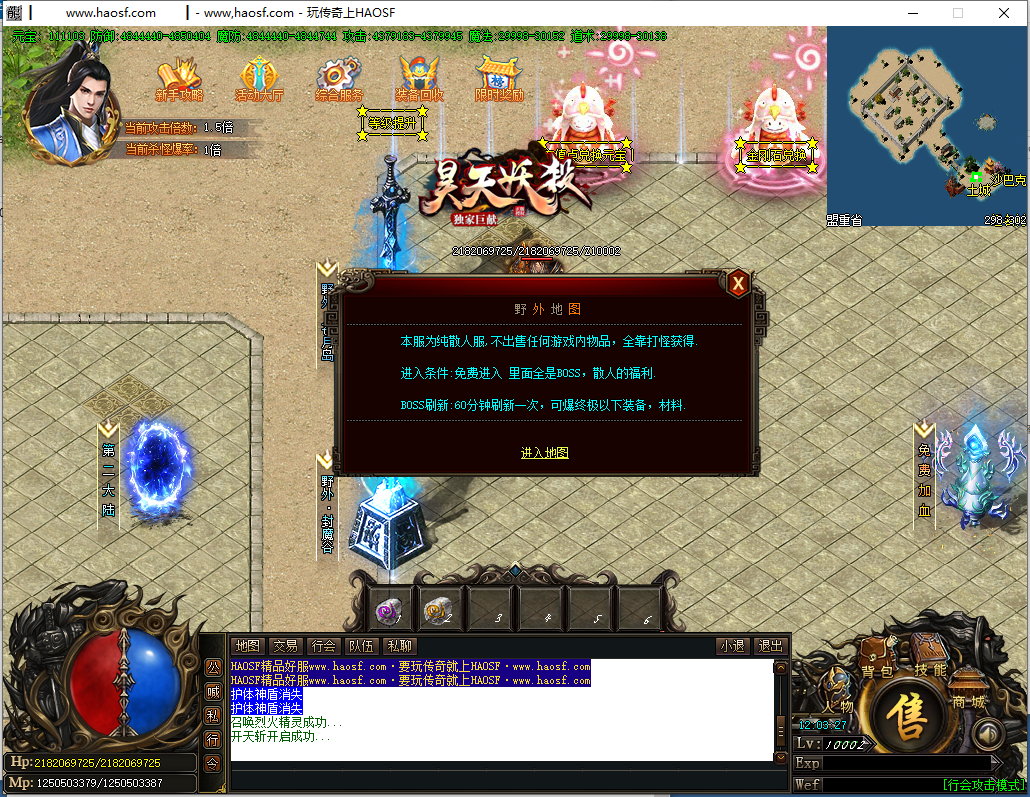Image resolution: width=1030 pixels, height=797 pixels.
Task: Open the 综合服务 gear icon
Action: click(339, 80)
